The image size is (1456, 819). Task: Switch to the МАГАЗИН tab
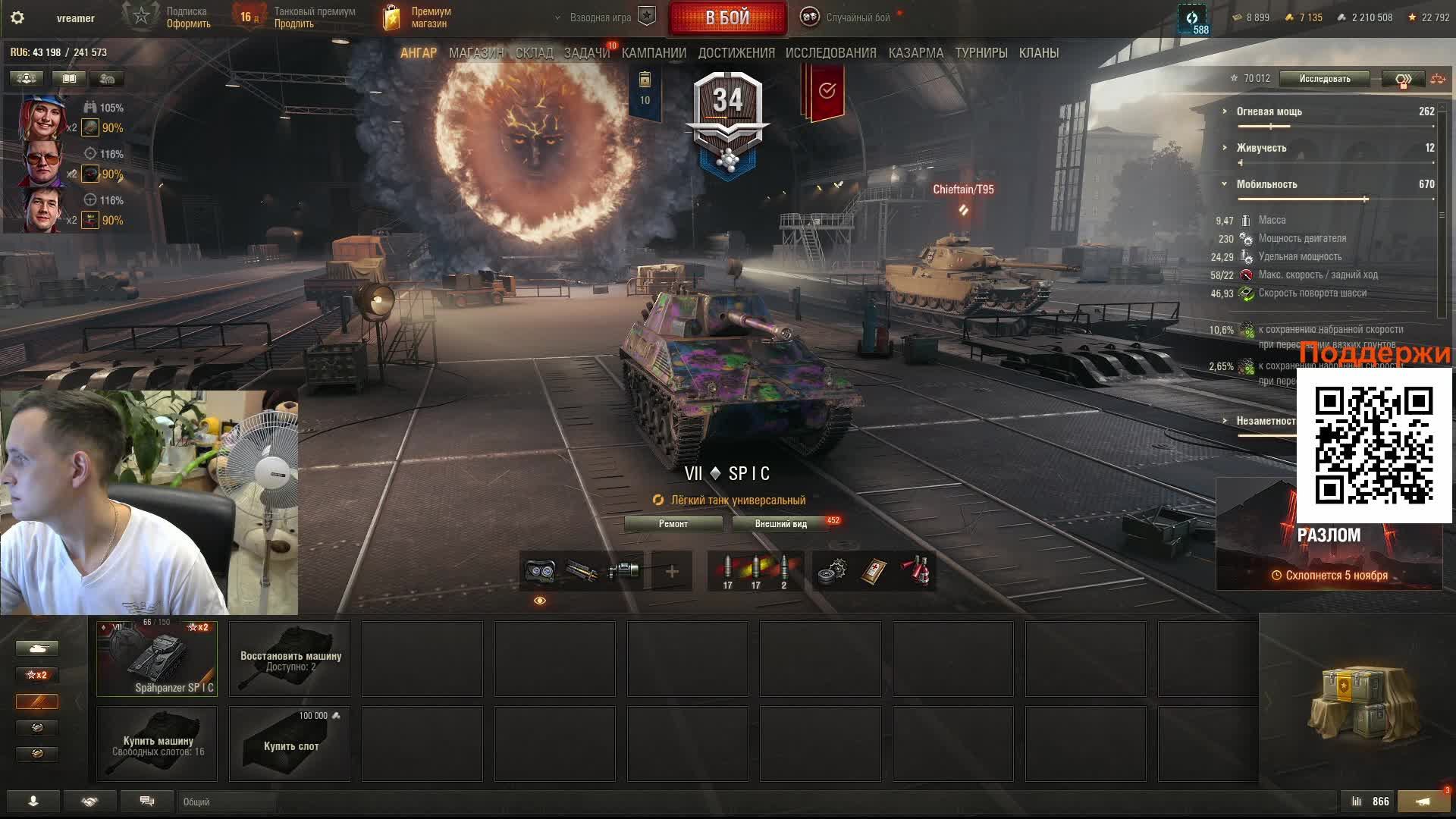(x=475, y=53)
